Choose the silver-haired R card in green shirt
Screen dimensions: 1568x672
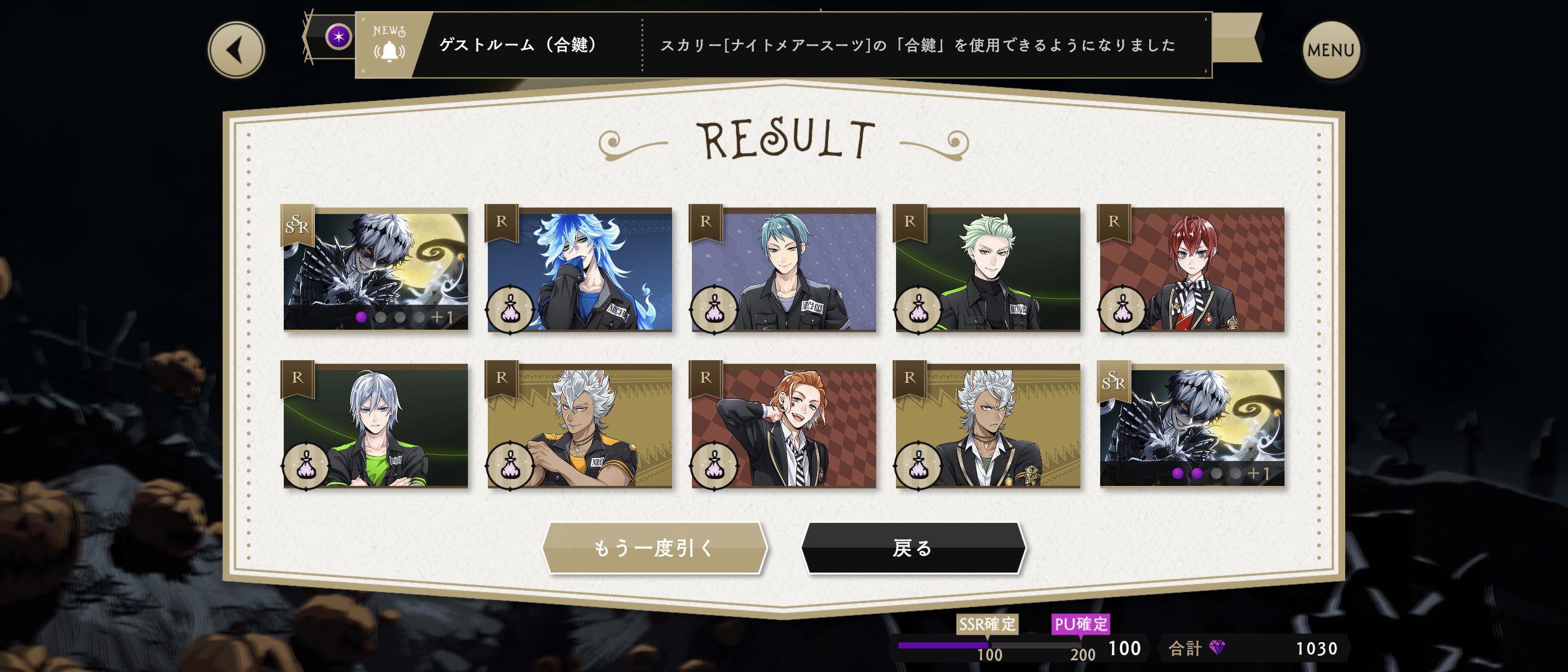point(375,426)
